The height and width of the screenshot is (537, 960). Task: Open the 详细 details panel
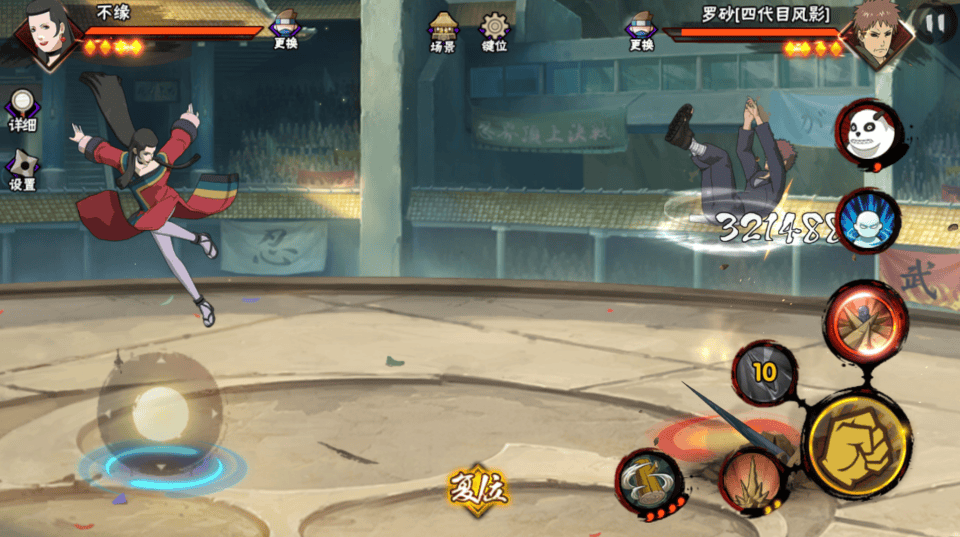pos(22,110)
